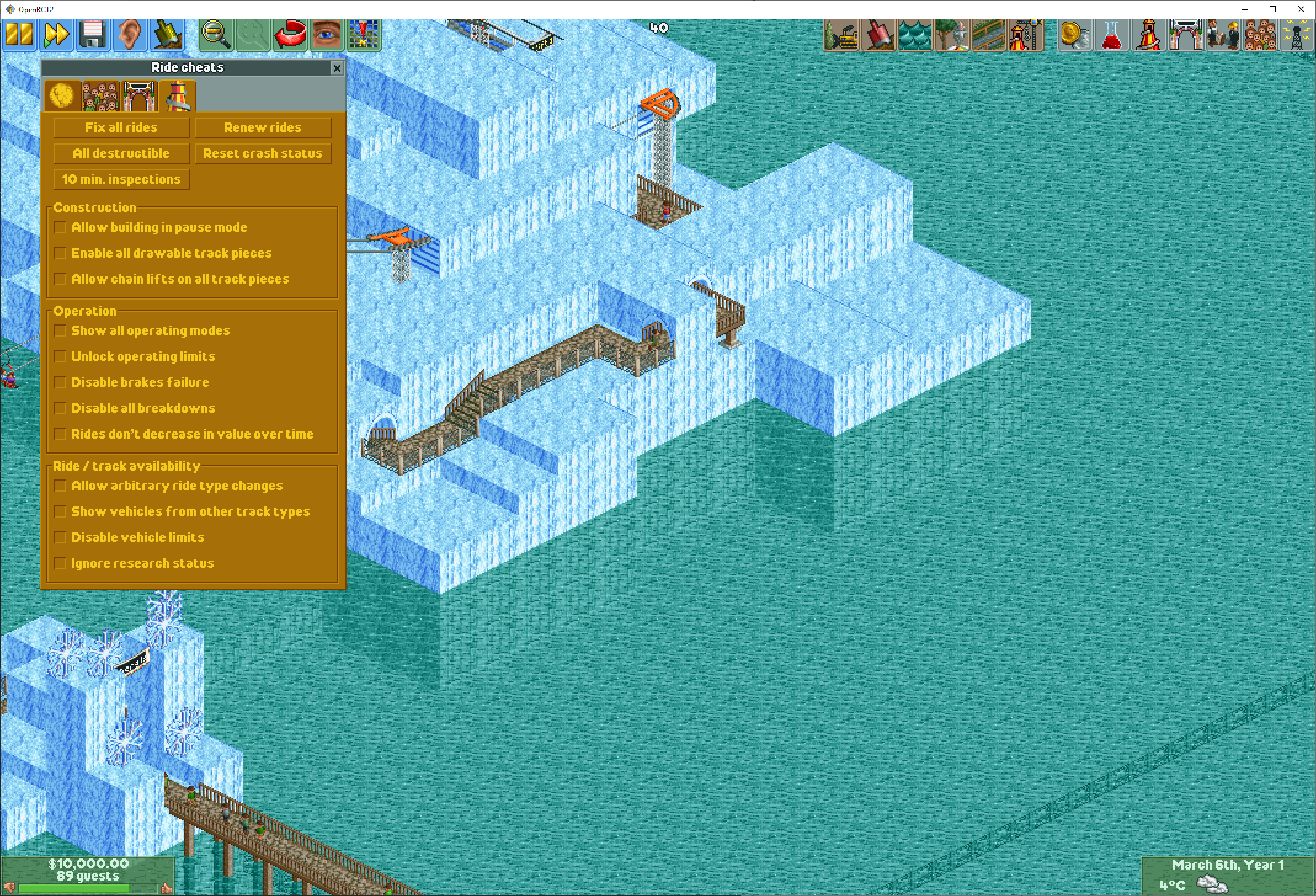Switch to the park cheats tab
The width and height of the screenshot is (1316, 896).
138,96
